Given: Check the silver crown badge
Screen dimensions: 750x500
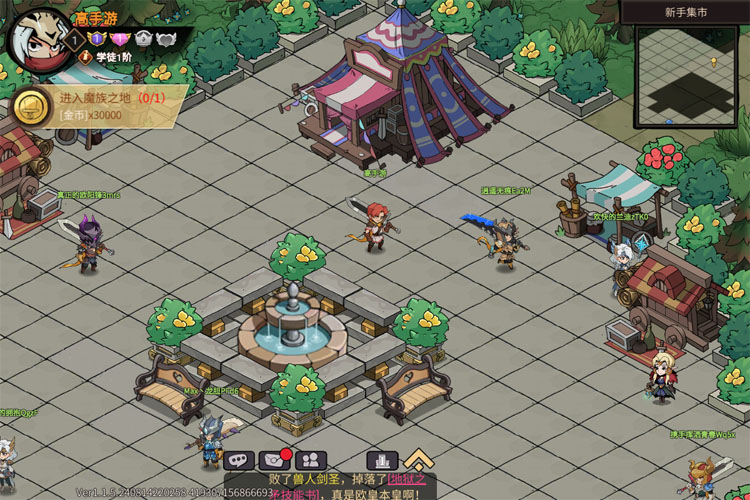Looking at the screenshot, I should [143, 39].
